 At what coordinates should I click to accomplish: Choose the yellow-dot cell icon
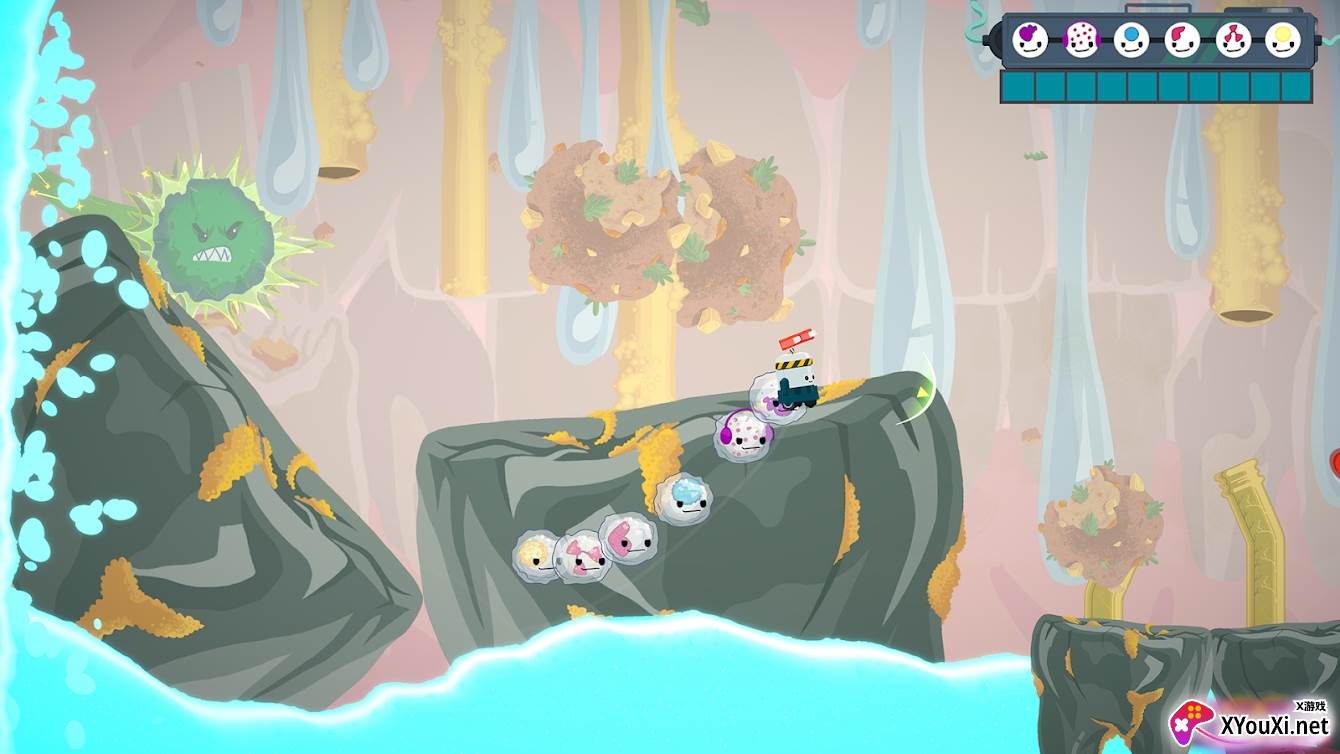(x=1283, y=40)
